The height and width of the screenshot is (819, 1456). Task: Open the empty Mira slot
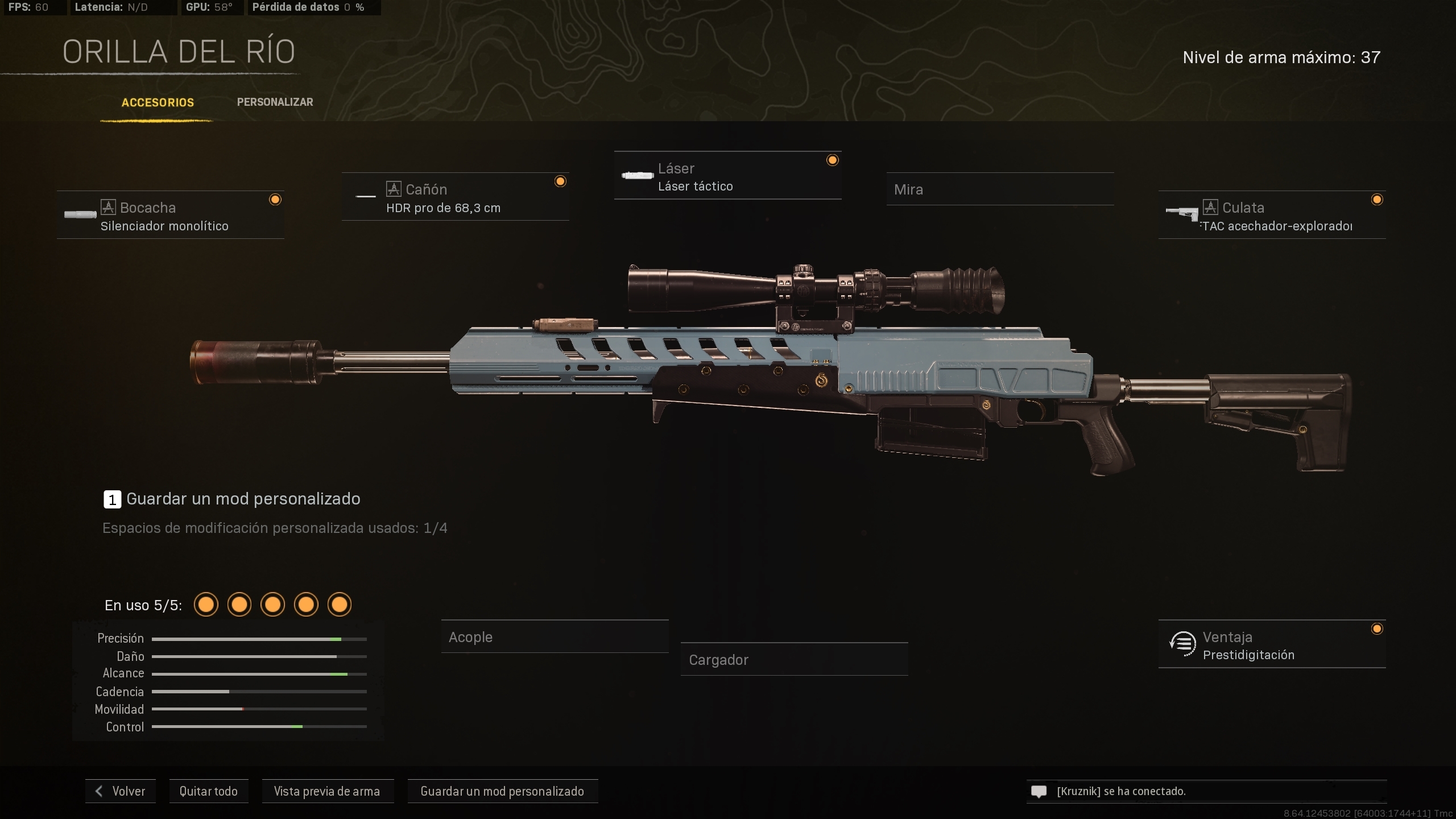(1001, 189)
